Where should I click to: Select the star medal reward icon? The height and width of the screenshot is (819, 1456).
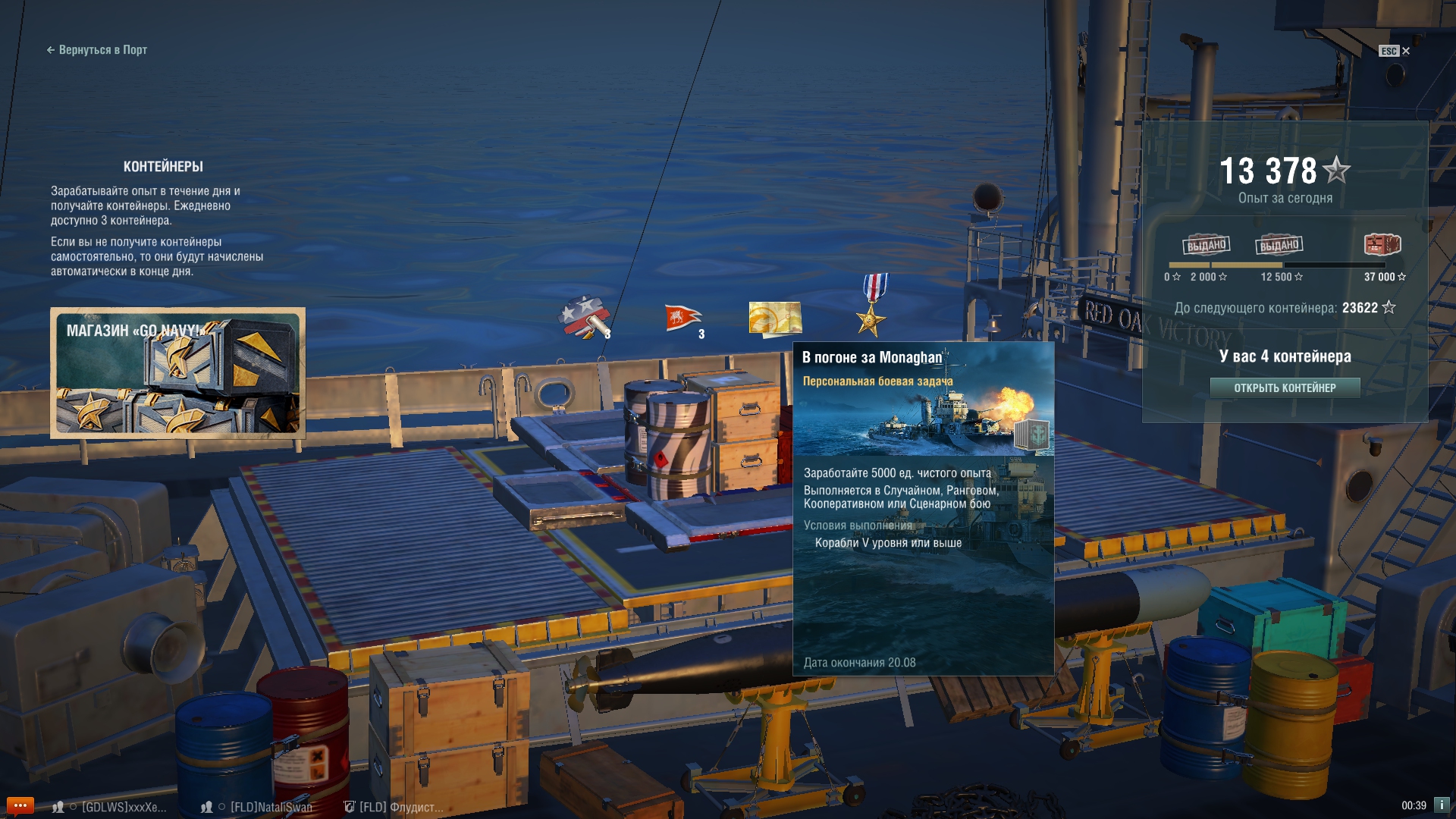(873, 306)
